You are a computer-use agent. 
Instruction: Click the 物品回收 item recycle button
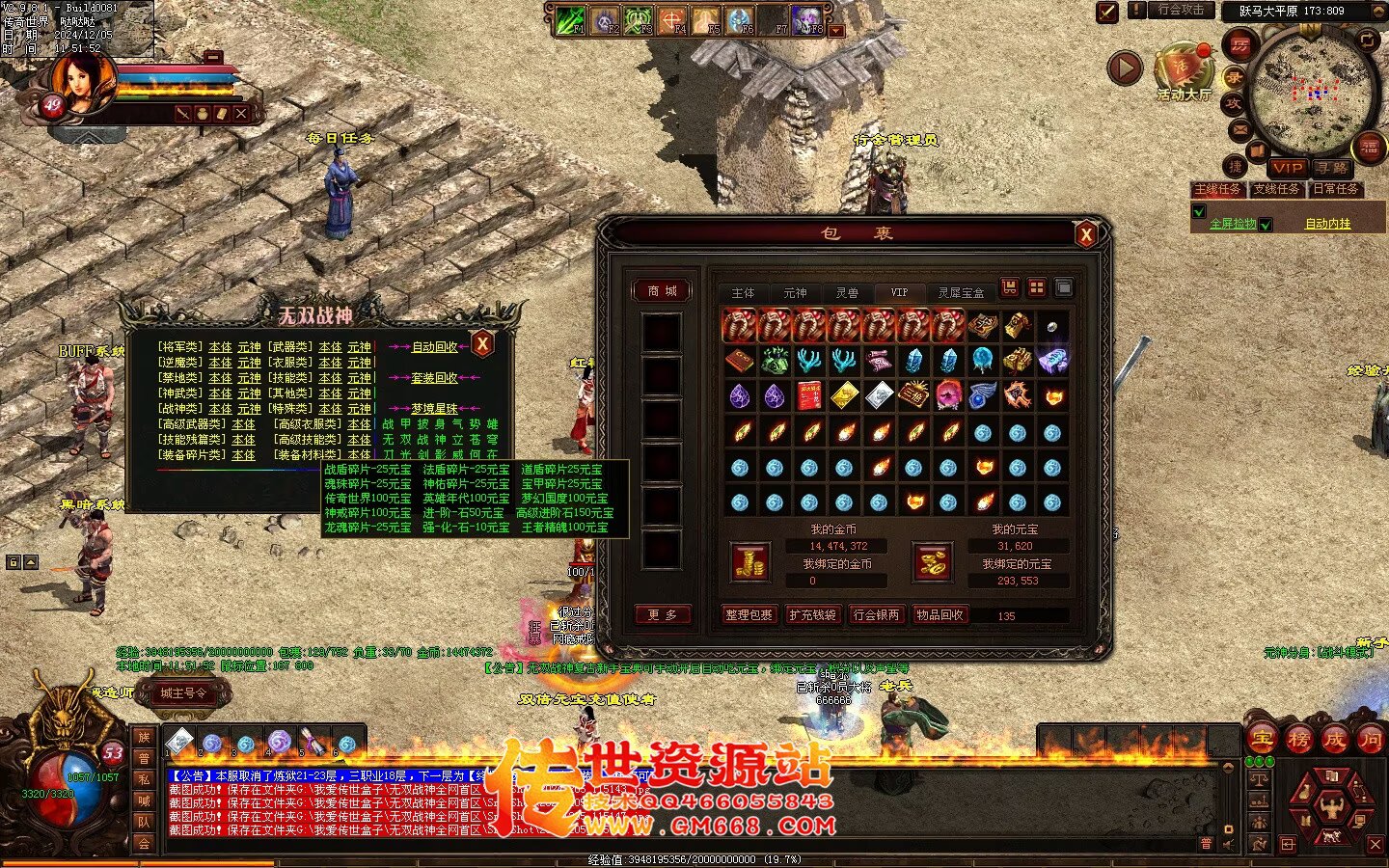click(x=940, y=614)
